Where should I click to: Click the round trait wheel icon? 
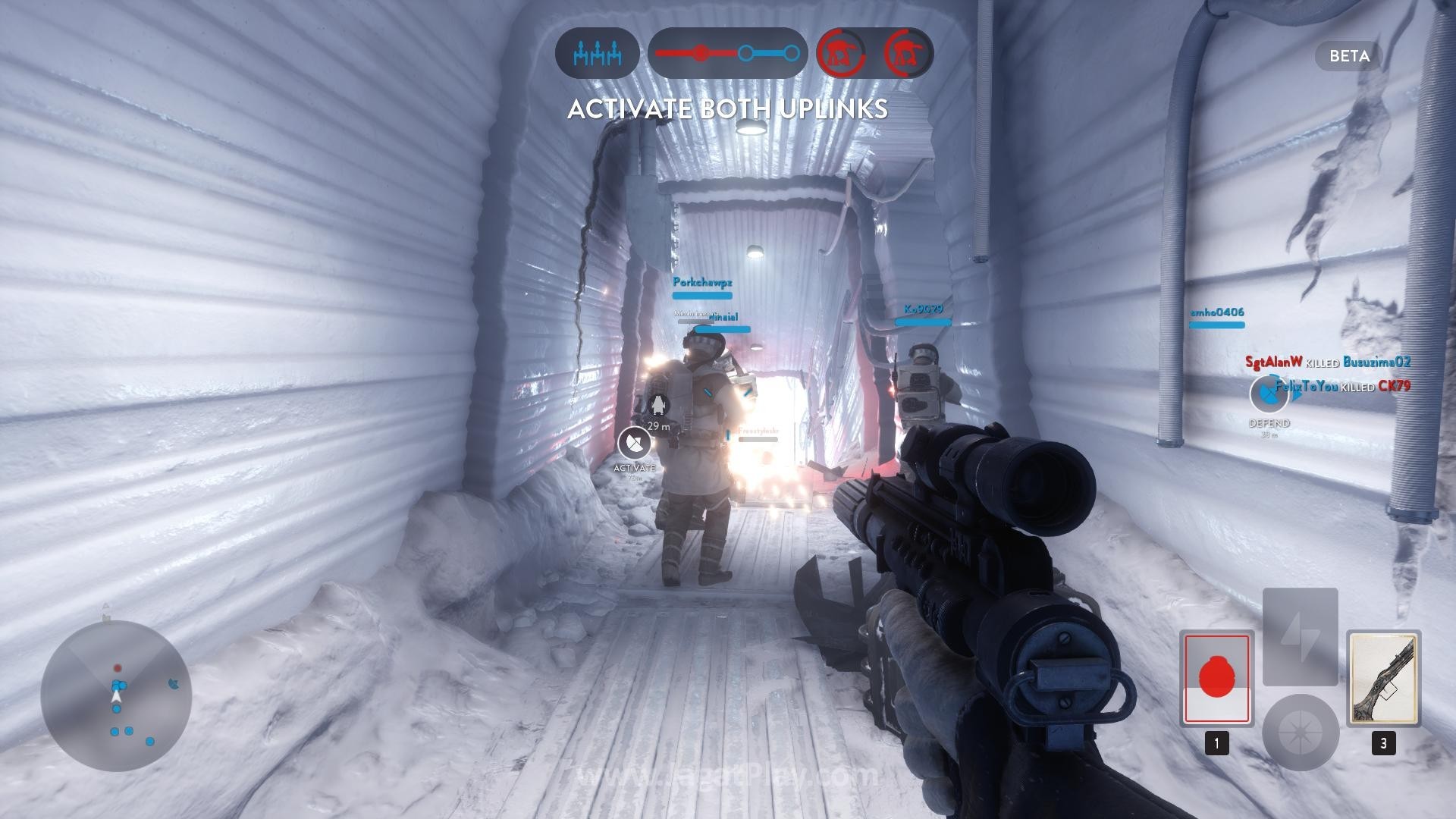[x=1300, y=732]
